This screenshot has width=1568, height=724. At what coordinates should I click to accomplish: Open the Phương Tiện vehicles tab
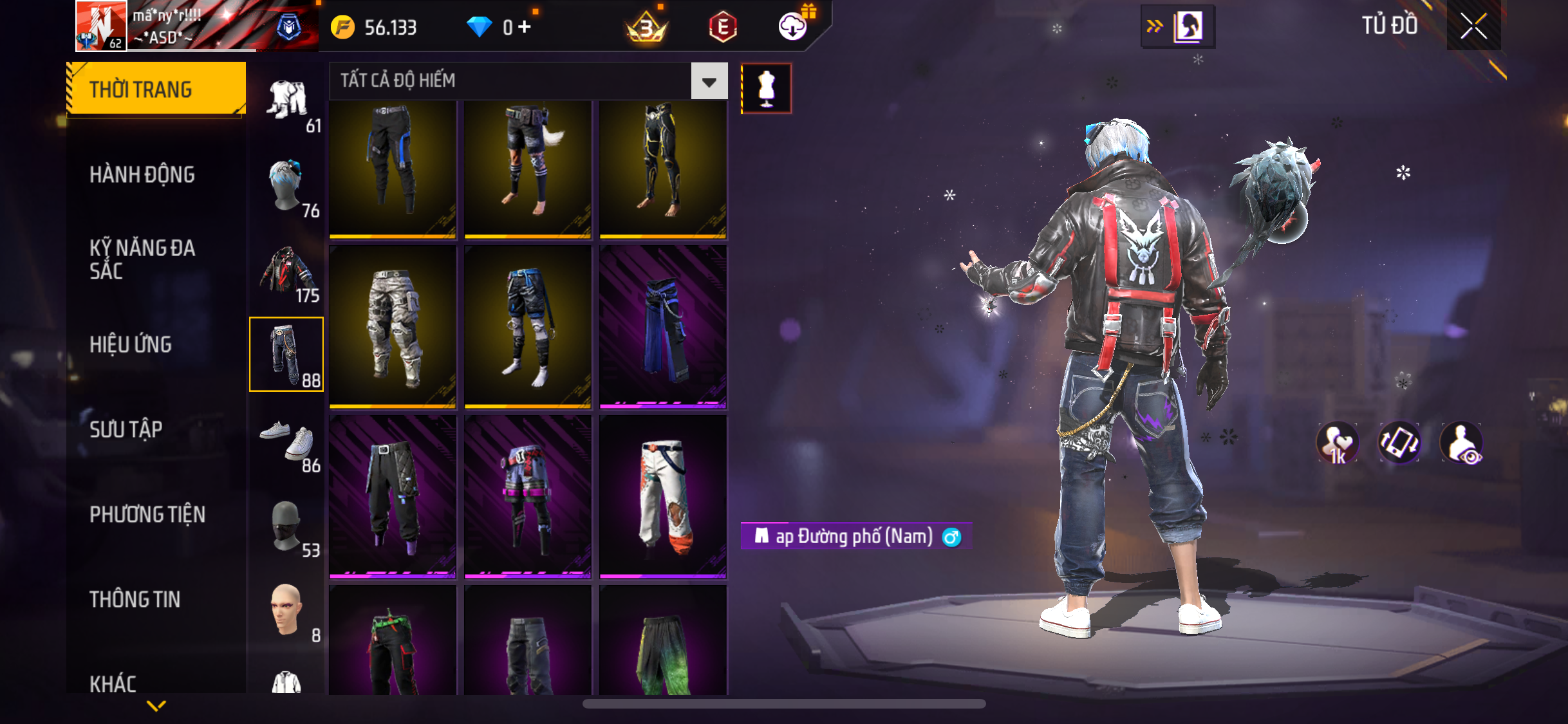[x=147, y=514]
